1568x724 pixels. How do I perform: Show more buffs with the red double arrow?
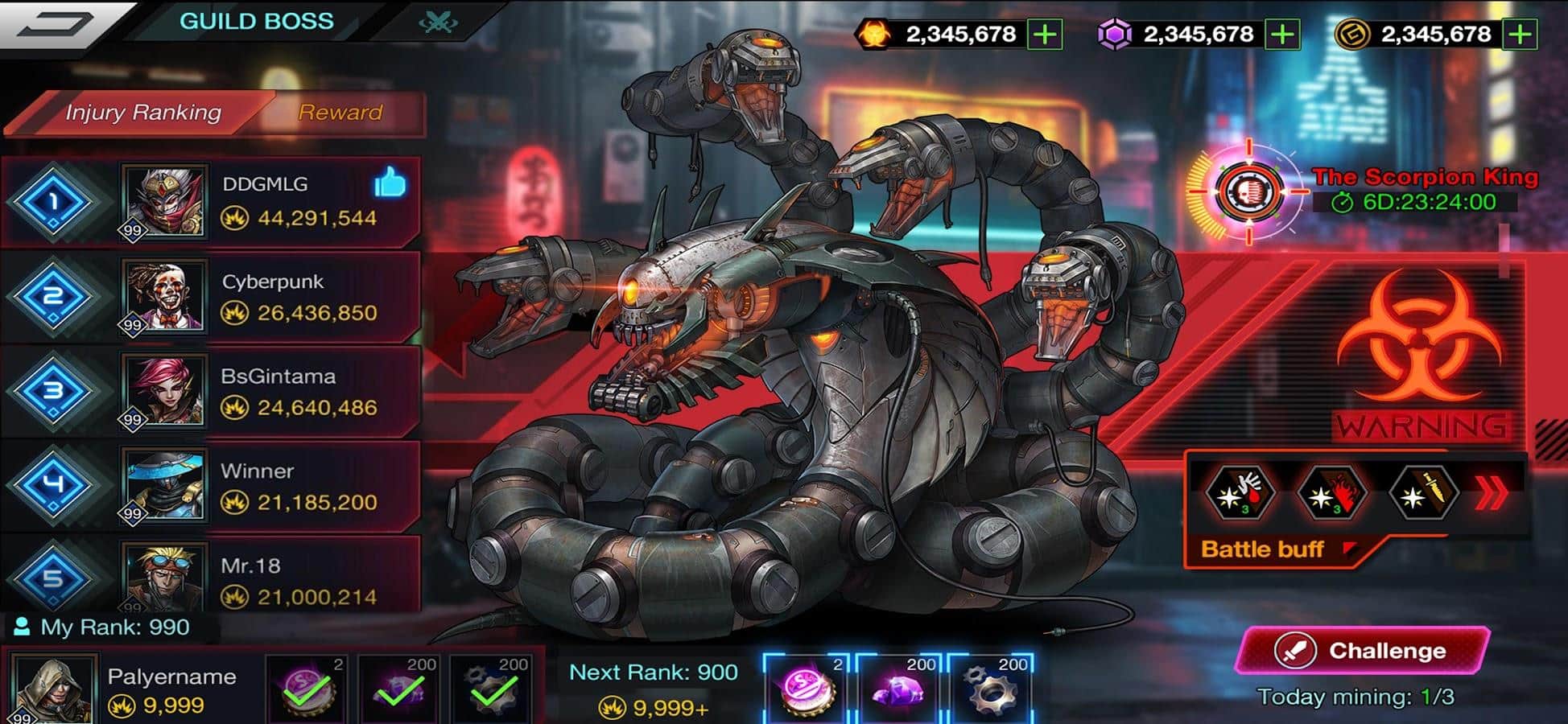[x=1490, y=494]
